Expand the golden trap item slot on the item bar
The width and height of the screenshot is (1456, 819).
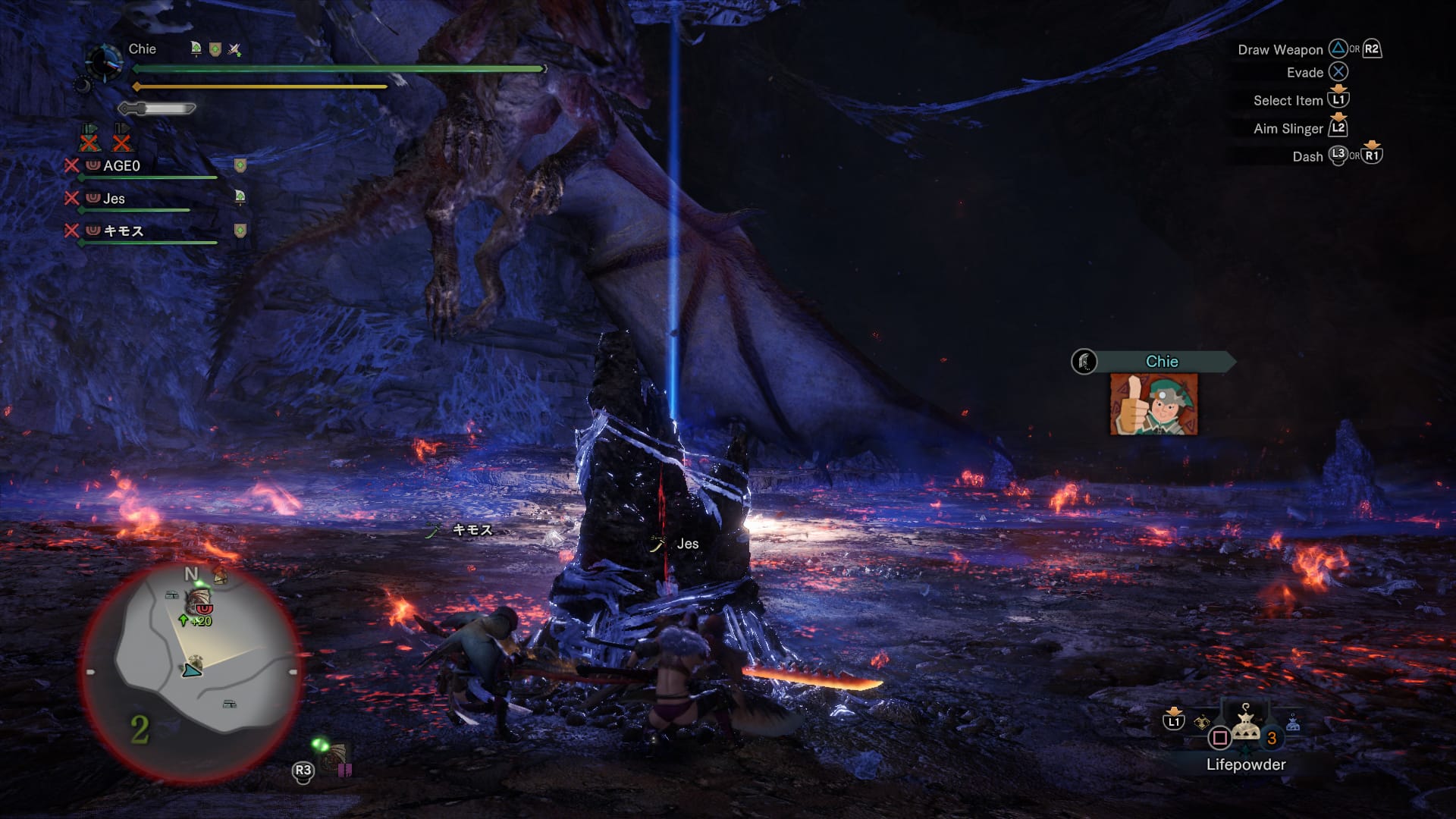(1202, 720)
